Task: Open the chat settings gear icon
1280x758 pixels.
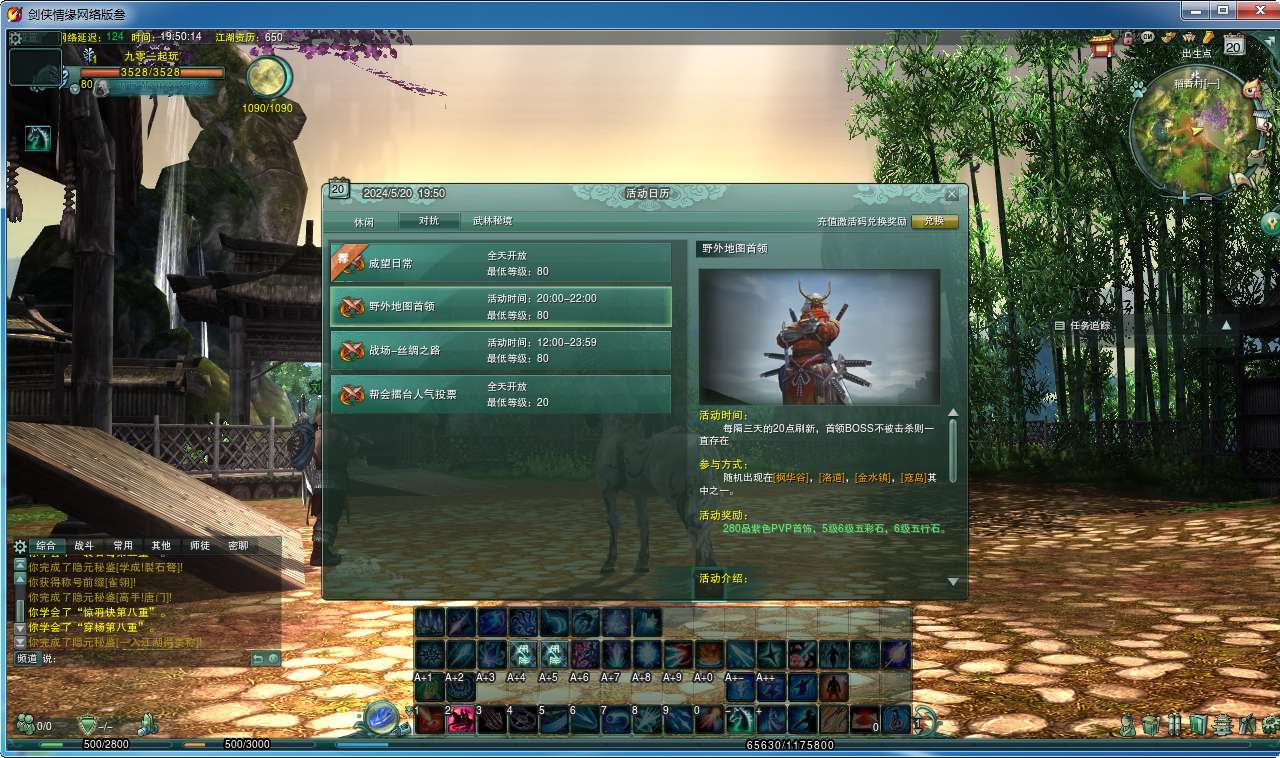Action: pos(20,546)
